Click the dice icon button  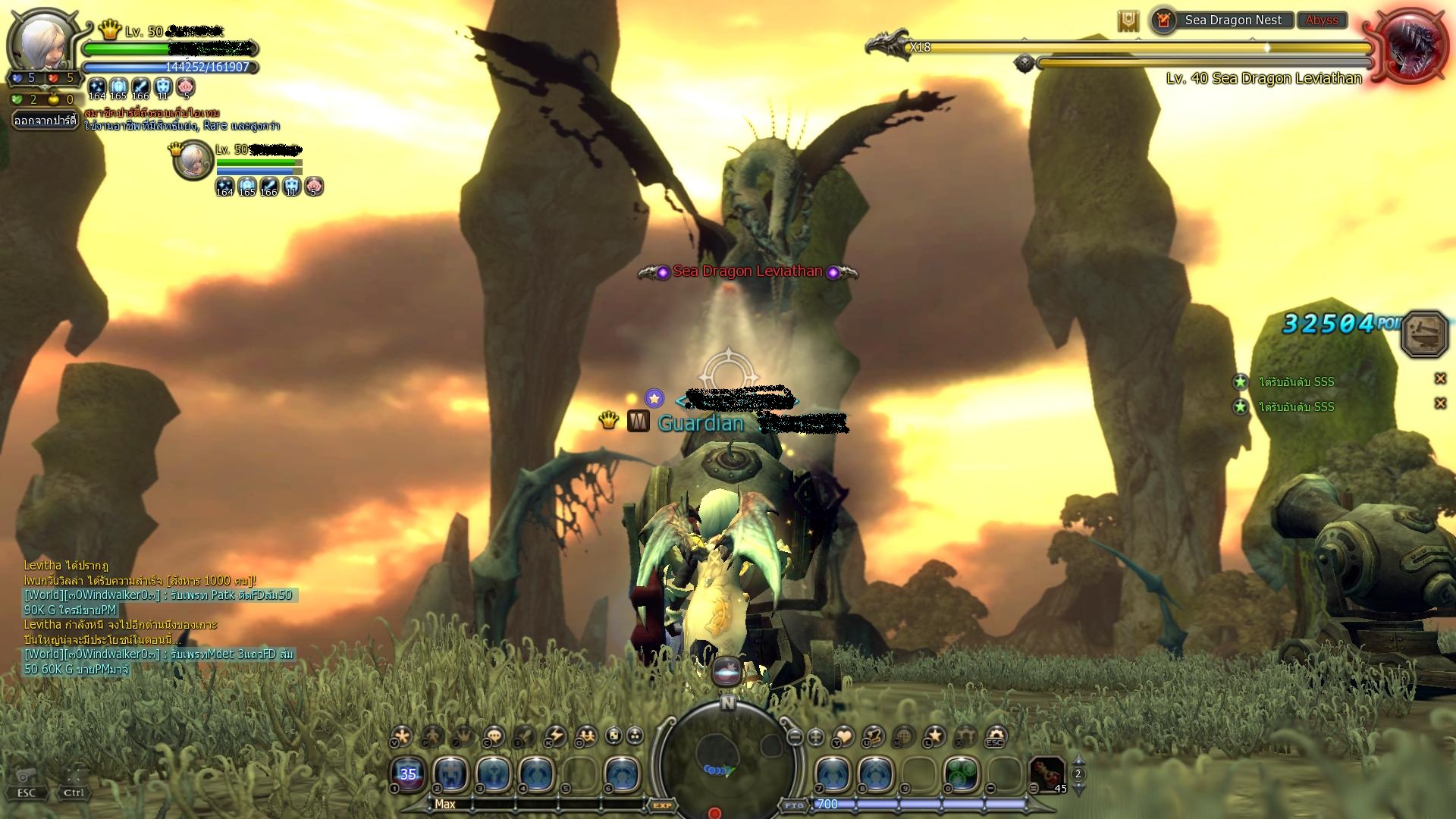pos(613,736)
